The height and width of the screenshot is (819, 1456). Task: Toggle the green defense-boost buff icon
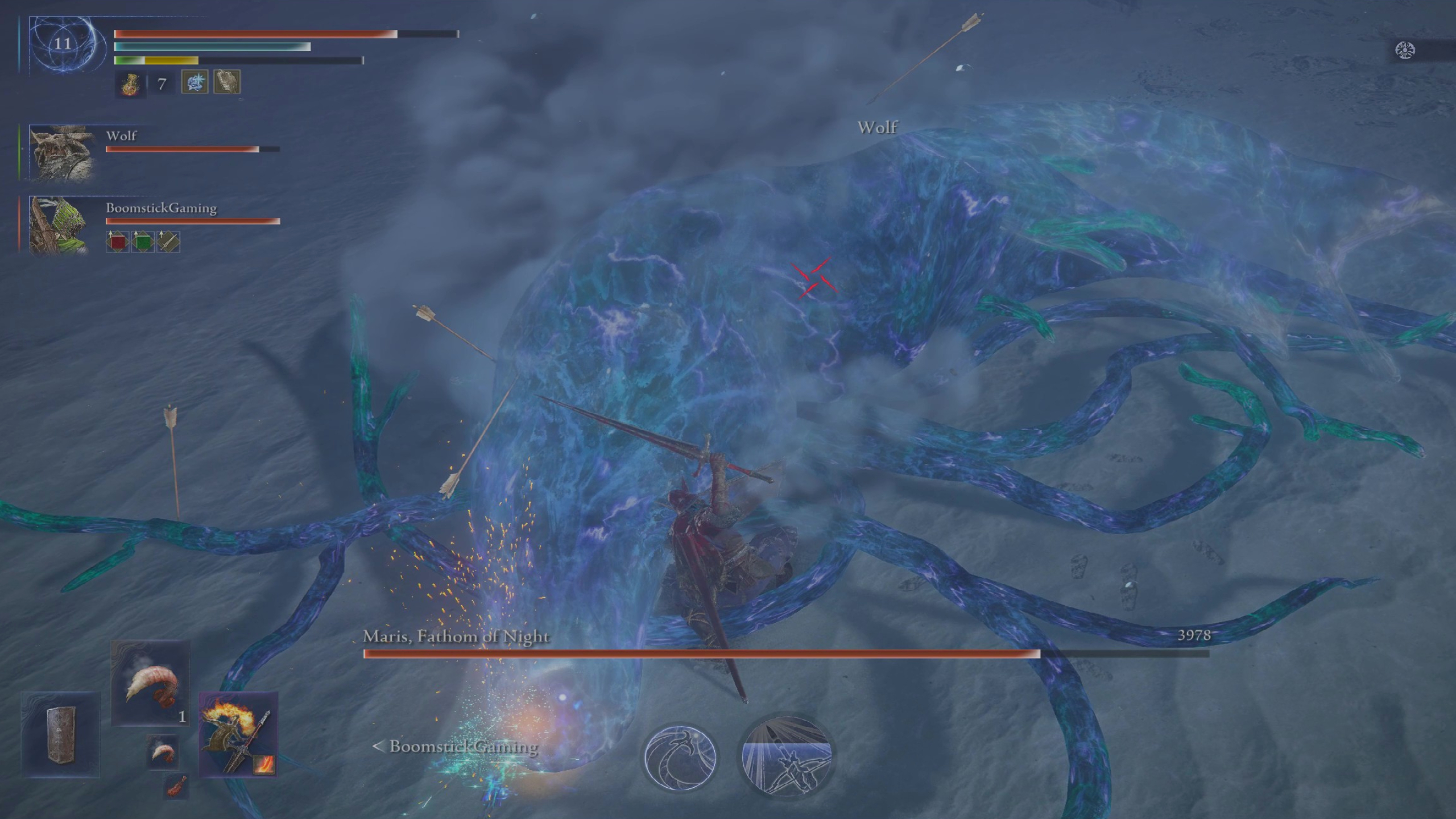144,242
